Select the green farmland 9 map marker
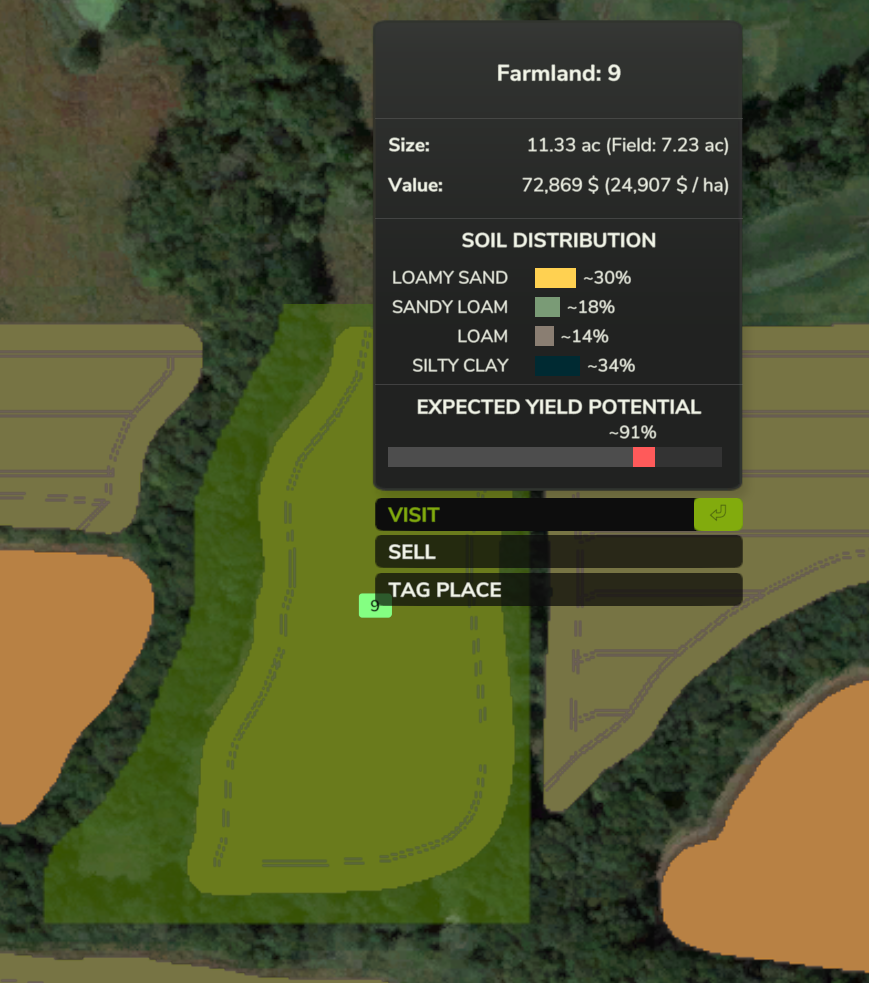869x983 pixels. click(374, 605)
